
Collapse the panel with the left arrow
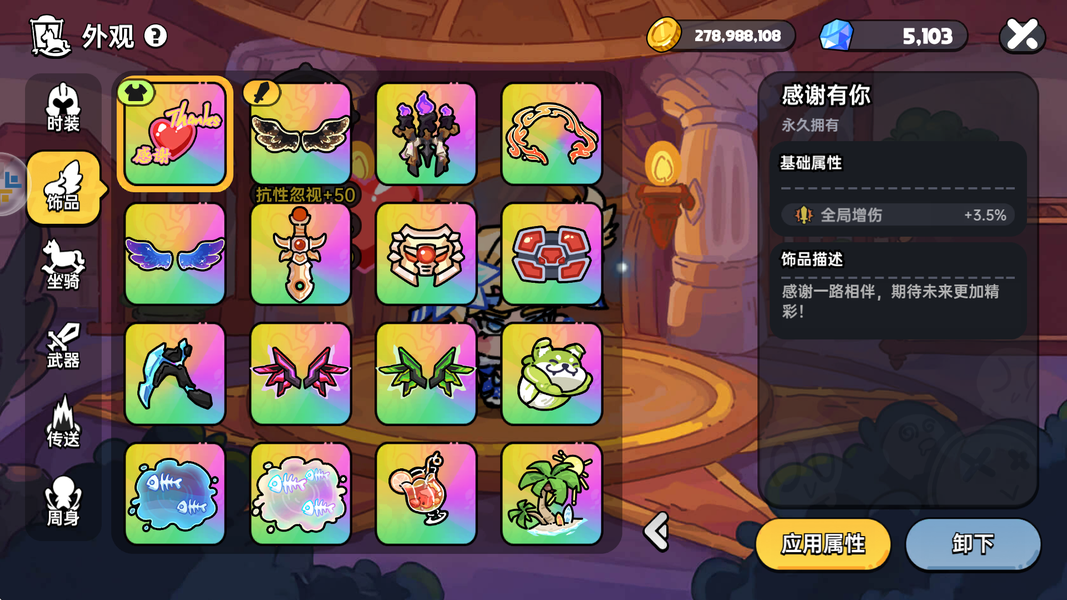tap(656, 531)
